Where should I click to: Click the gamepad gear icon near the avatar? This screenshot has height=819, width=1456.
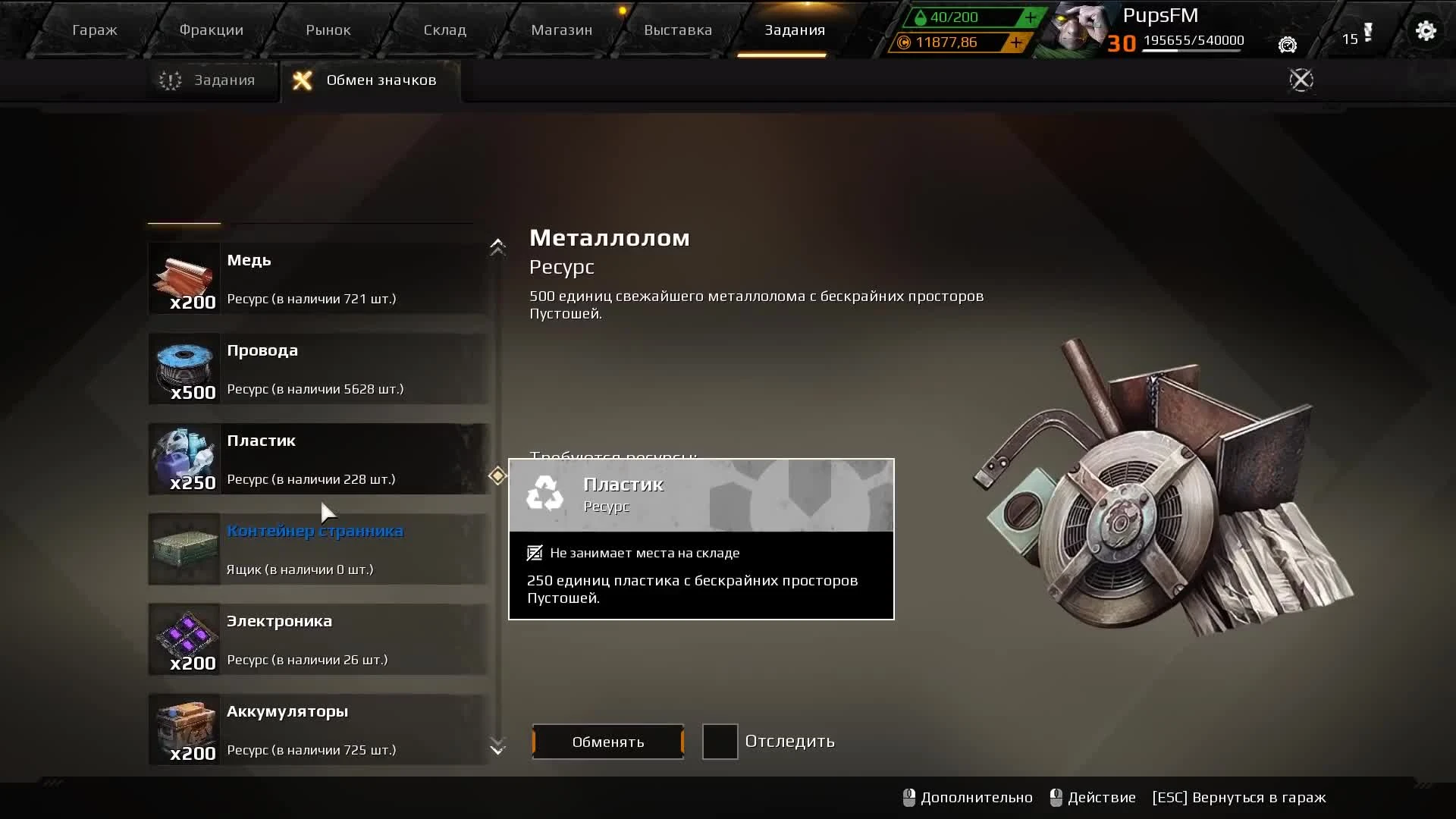coord(1287,45)
